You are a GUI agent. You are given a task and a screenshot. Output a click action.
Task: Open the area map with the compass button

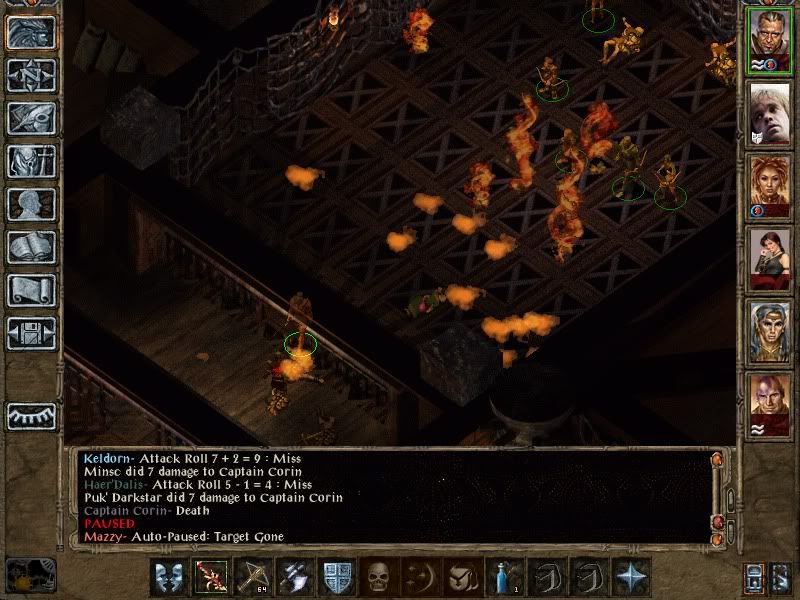[x=31, y=75]
